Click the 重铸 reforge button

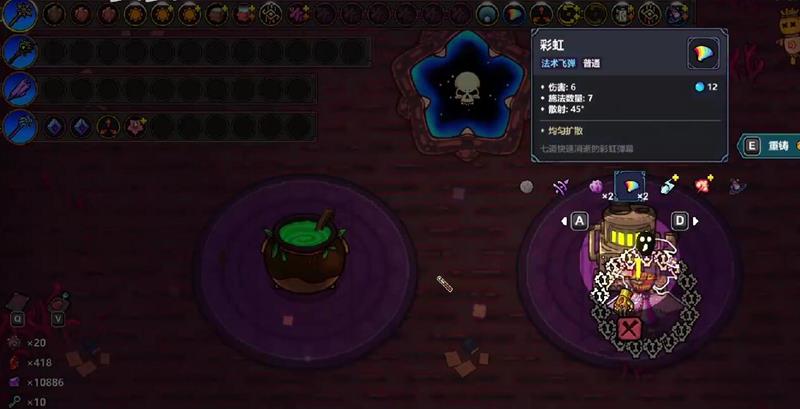768,146
